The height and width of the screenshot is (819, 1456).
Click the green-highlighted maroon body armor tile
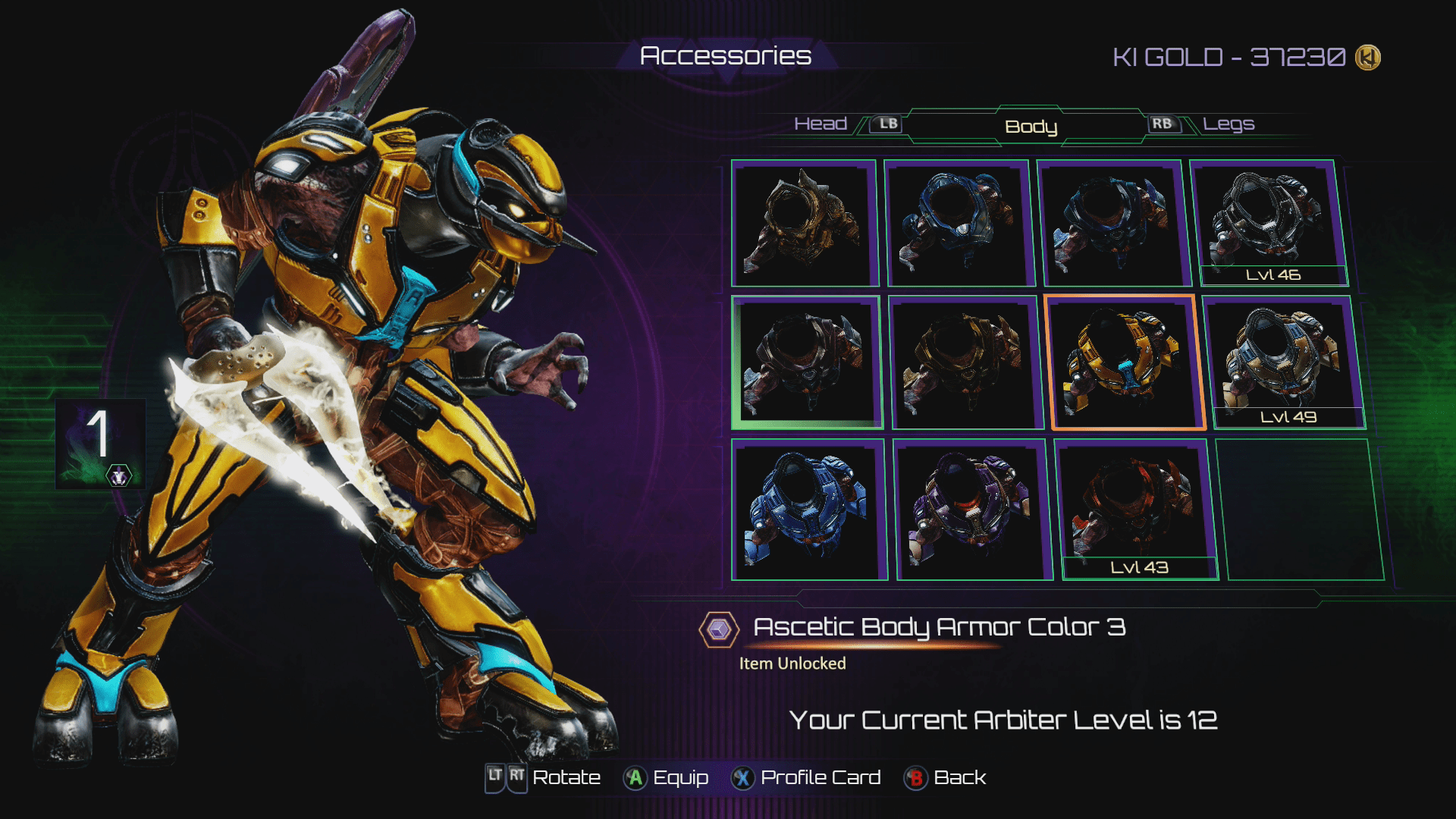click(x=805, y=362)
